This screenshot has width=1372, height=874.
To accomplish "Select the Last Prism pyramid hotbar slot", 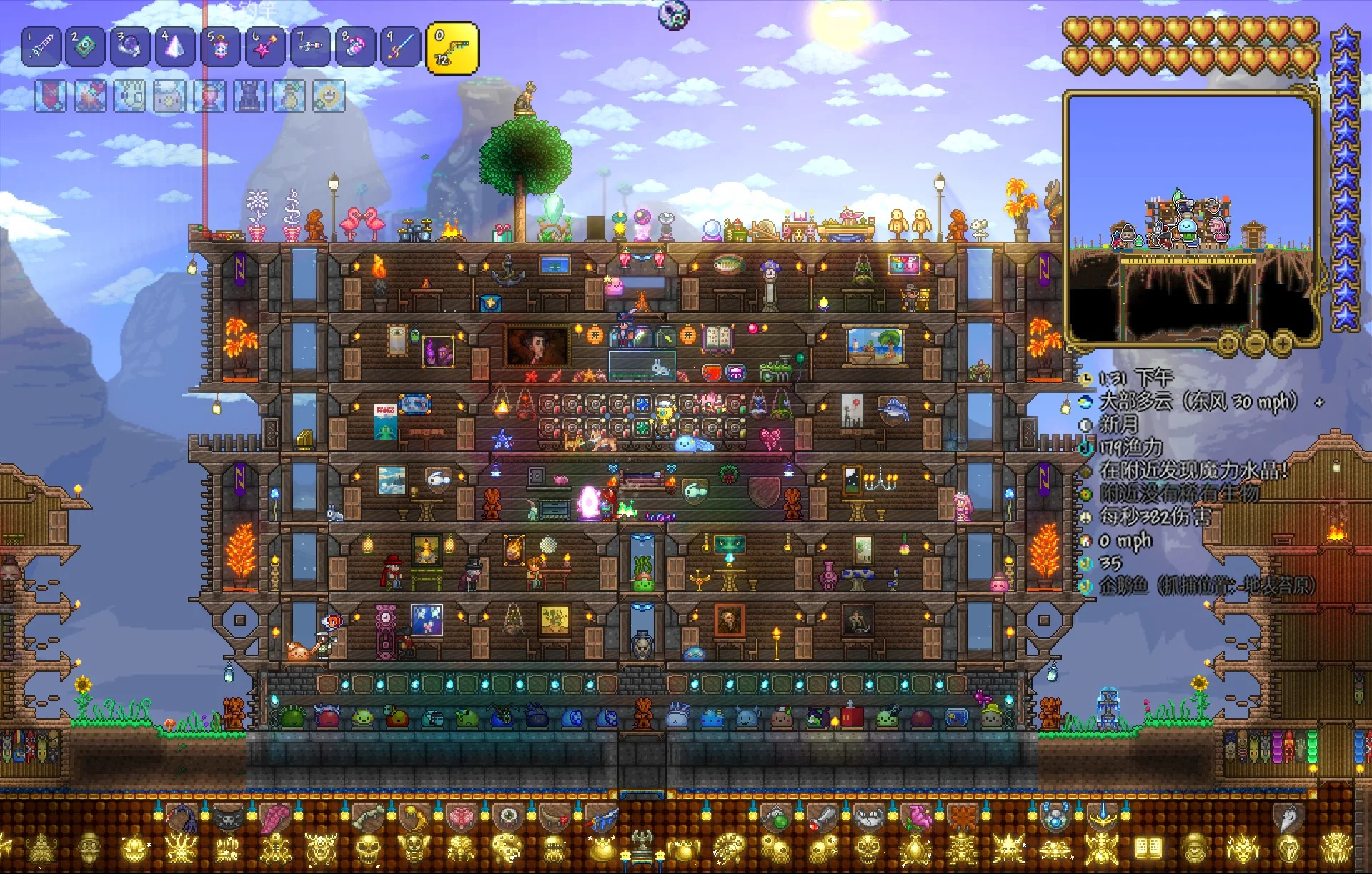I will pos(175,47).
